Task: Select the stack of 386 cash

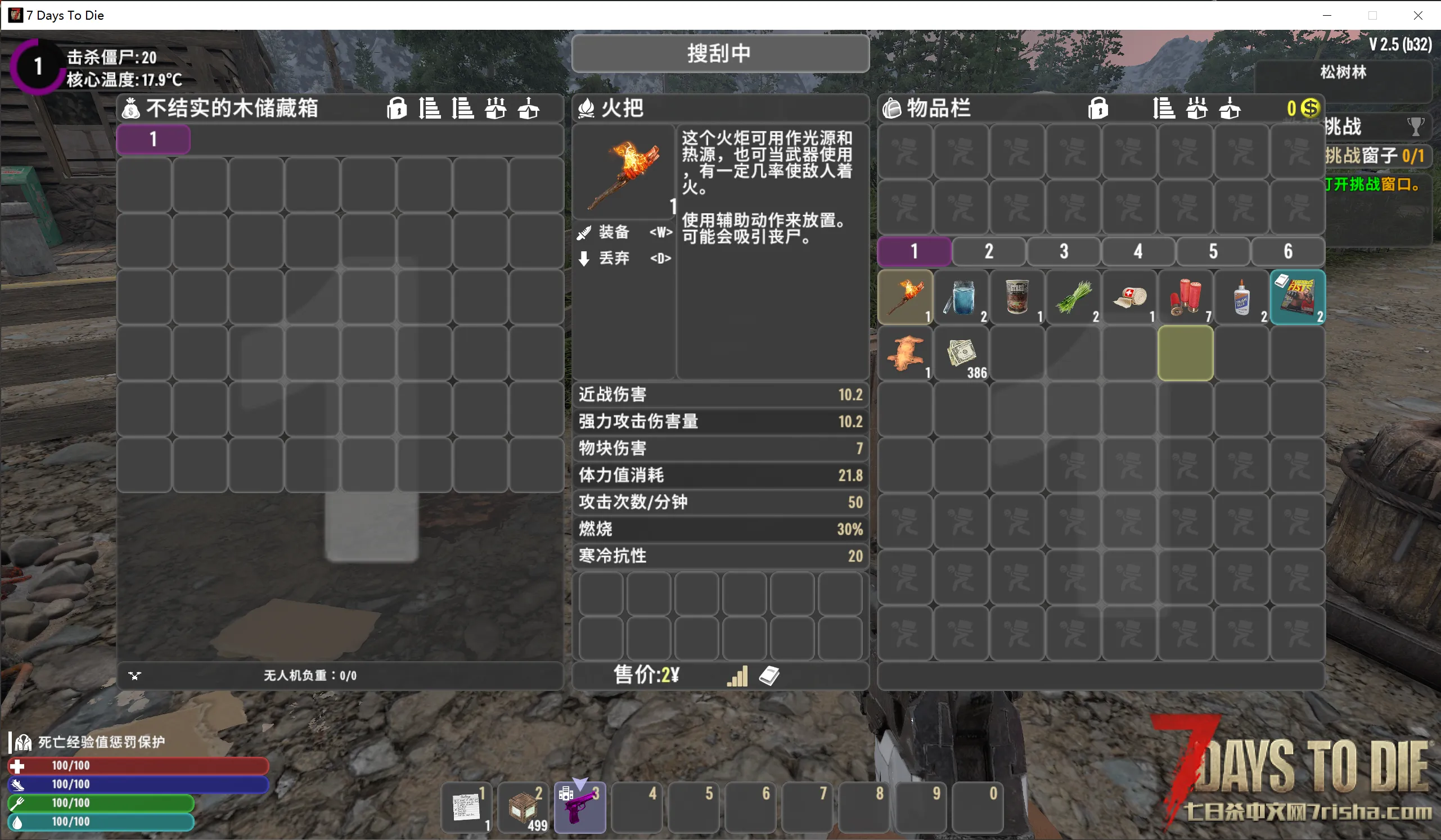Action: click(961, 353)
